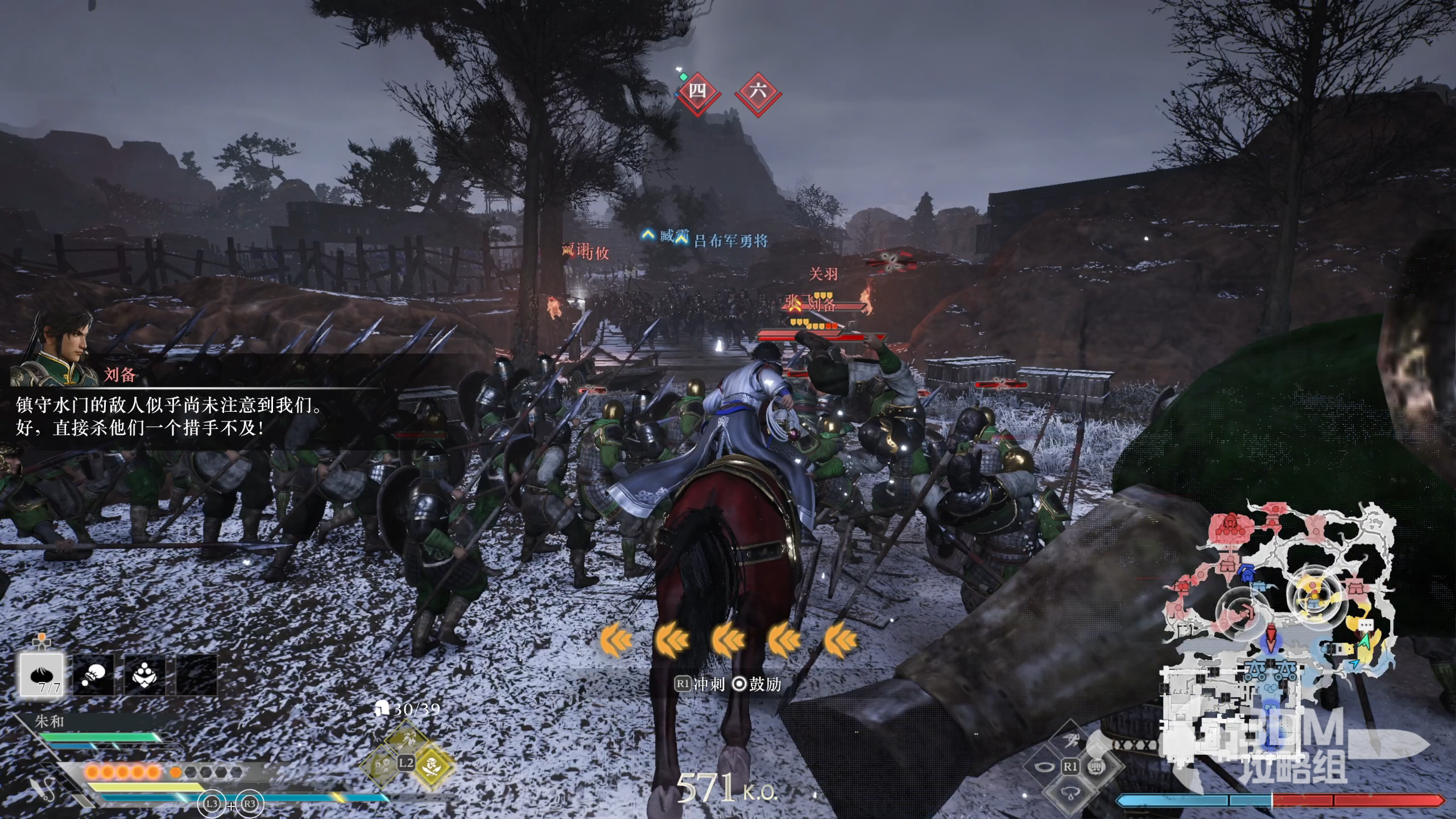Click the red 六 objective marker

coord(758,91)
